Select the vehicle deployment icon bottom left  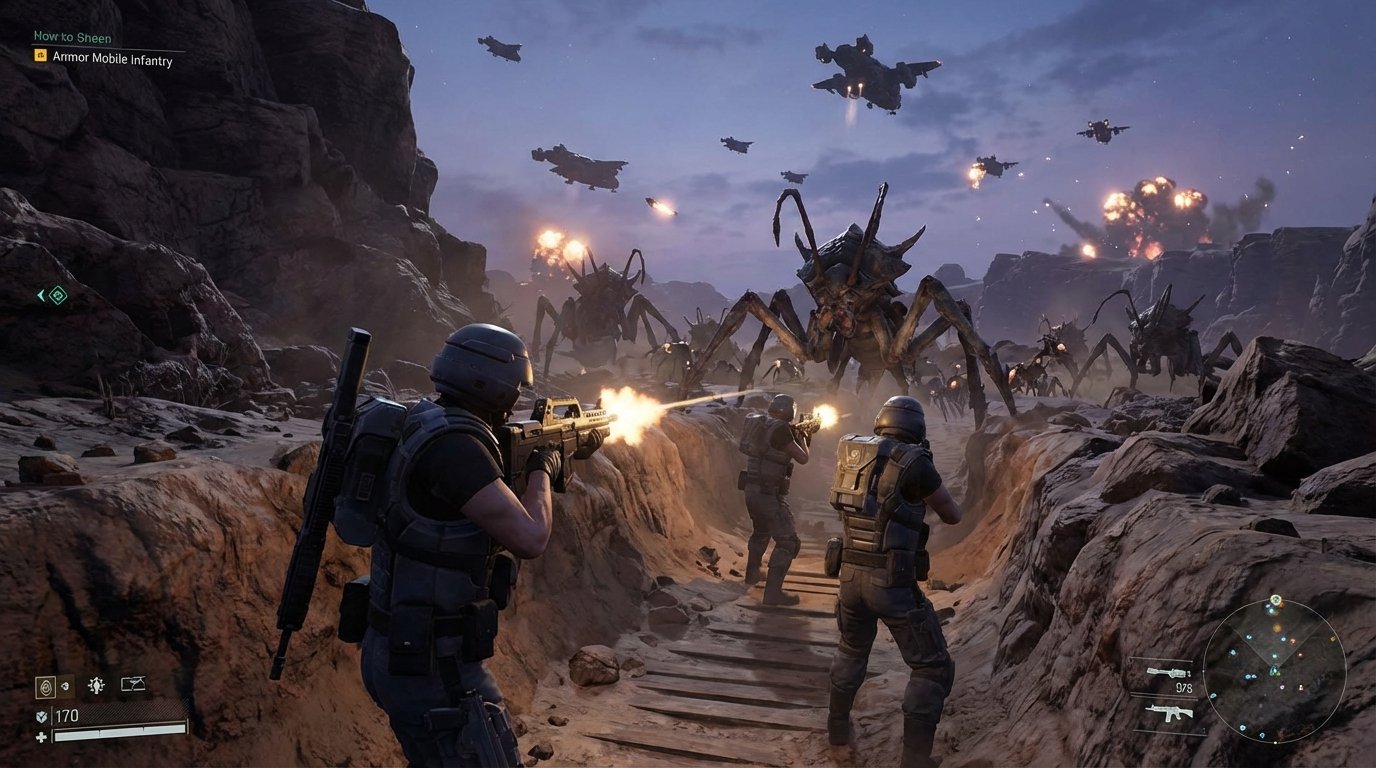pos(132,683)
